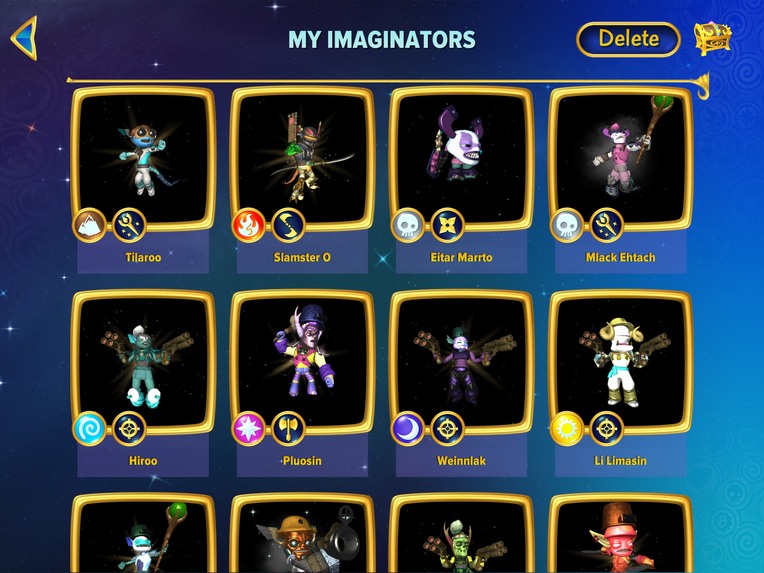Screen dimensions: 764x573
Task: Select the Mlack Ehtach imaginator
Action: [x=620, y=160]
